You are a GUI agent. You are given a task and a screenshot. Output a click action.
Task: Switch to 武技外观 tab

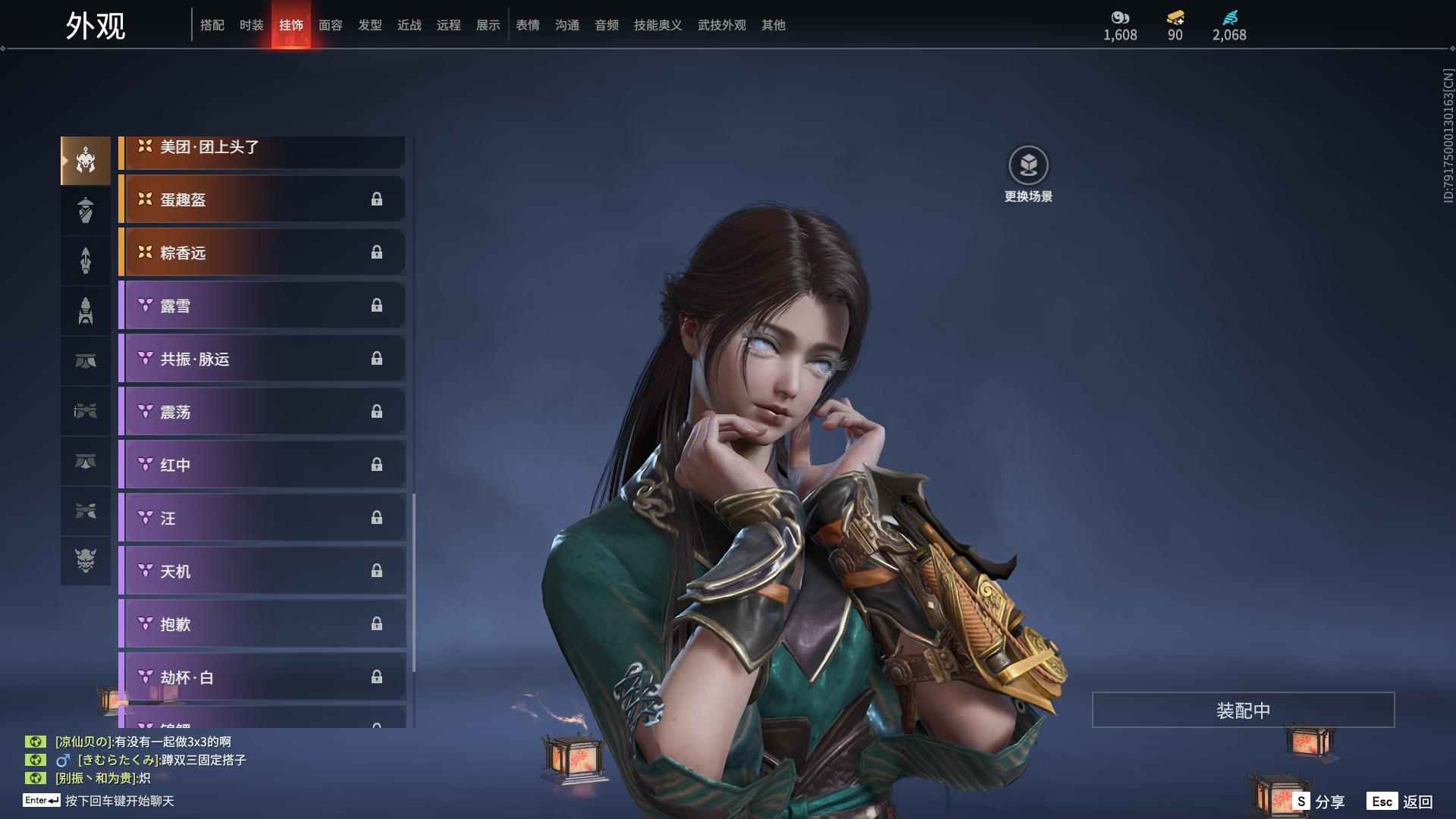(x=721, y=25)
